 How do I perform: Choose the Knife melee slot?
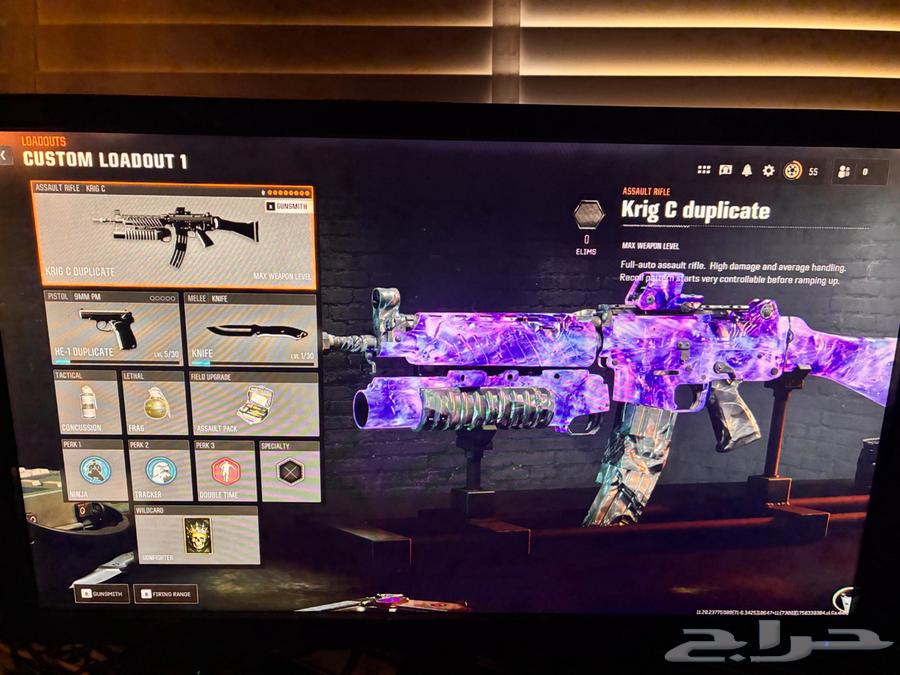coord(250,328)
